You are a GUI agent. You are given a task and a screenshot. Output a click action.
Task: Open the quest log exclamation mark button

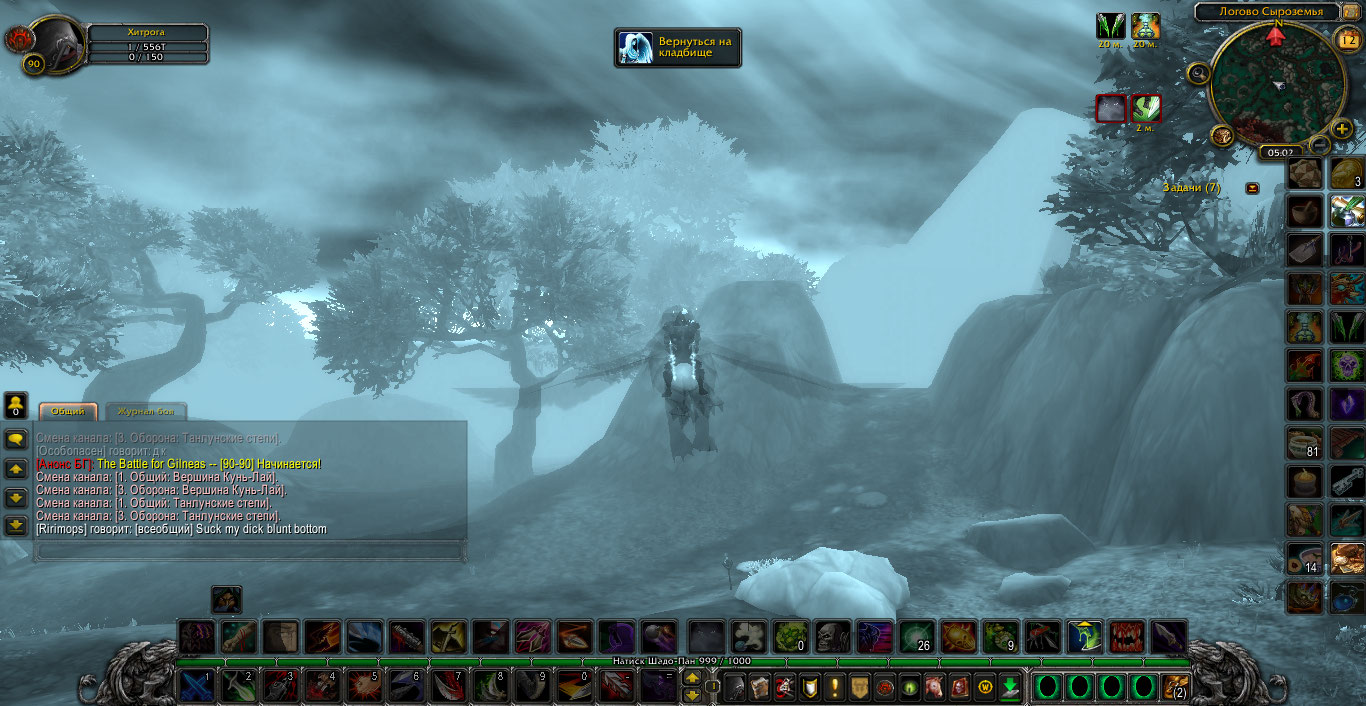(x=834, y=687)
